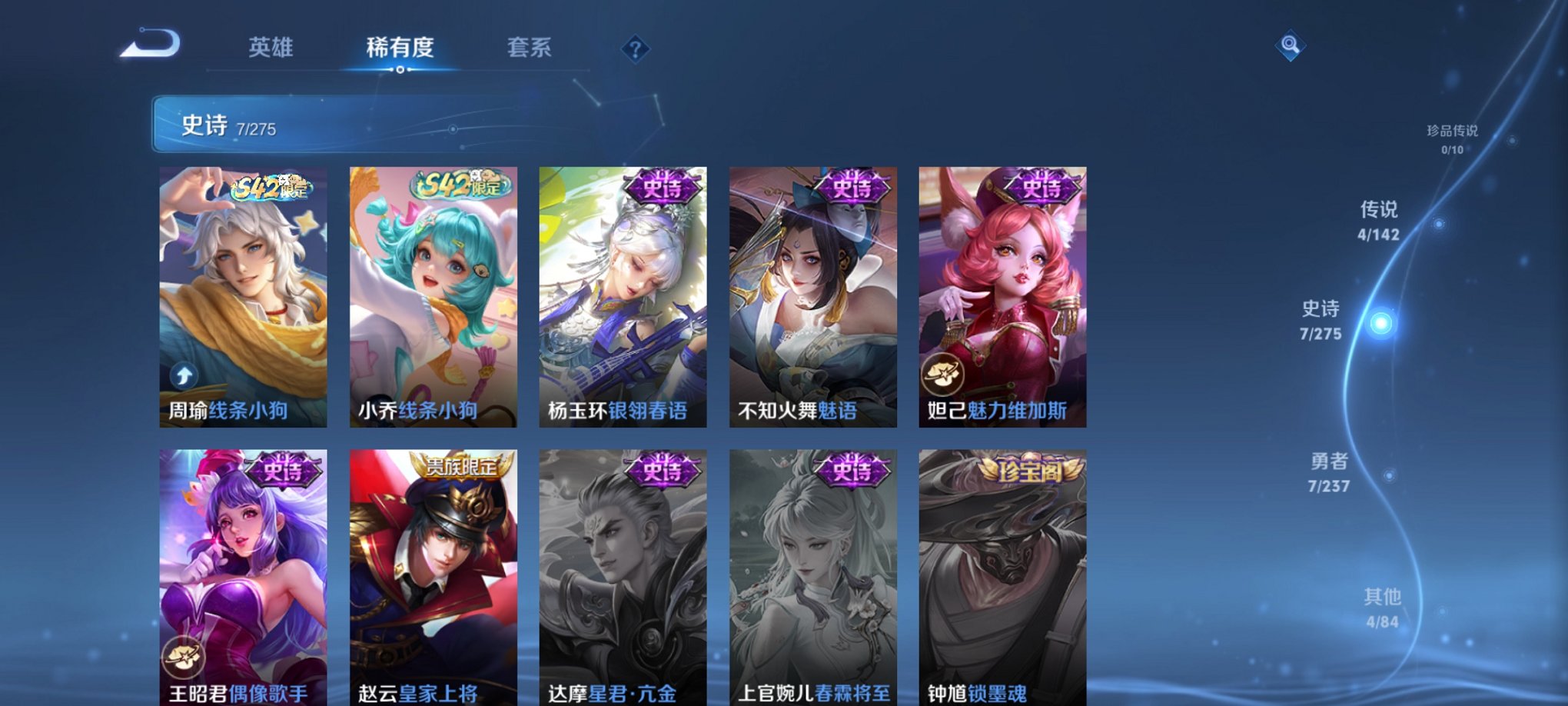The image size is (1568, 706).
Task: Switch to the 英雄 tab
Action: [x=271, y=48]
